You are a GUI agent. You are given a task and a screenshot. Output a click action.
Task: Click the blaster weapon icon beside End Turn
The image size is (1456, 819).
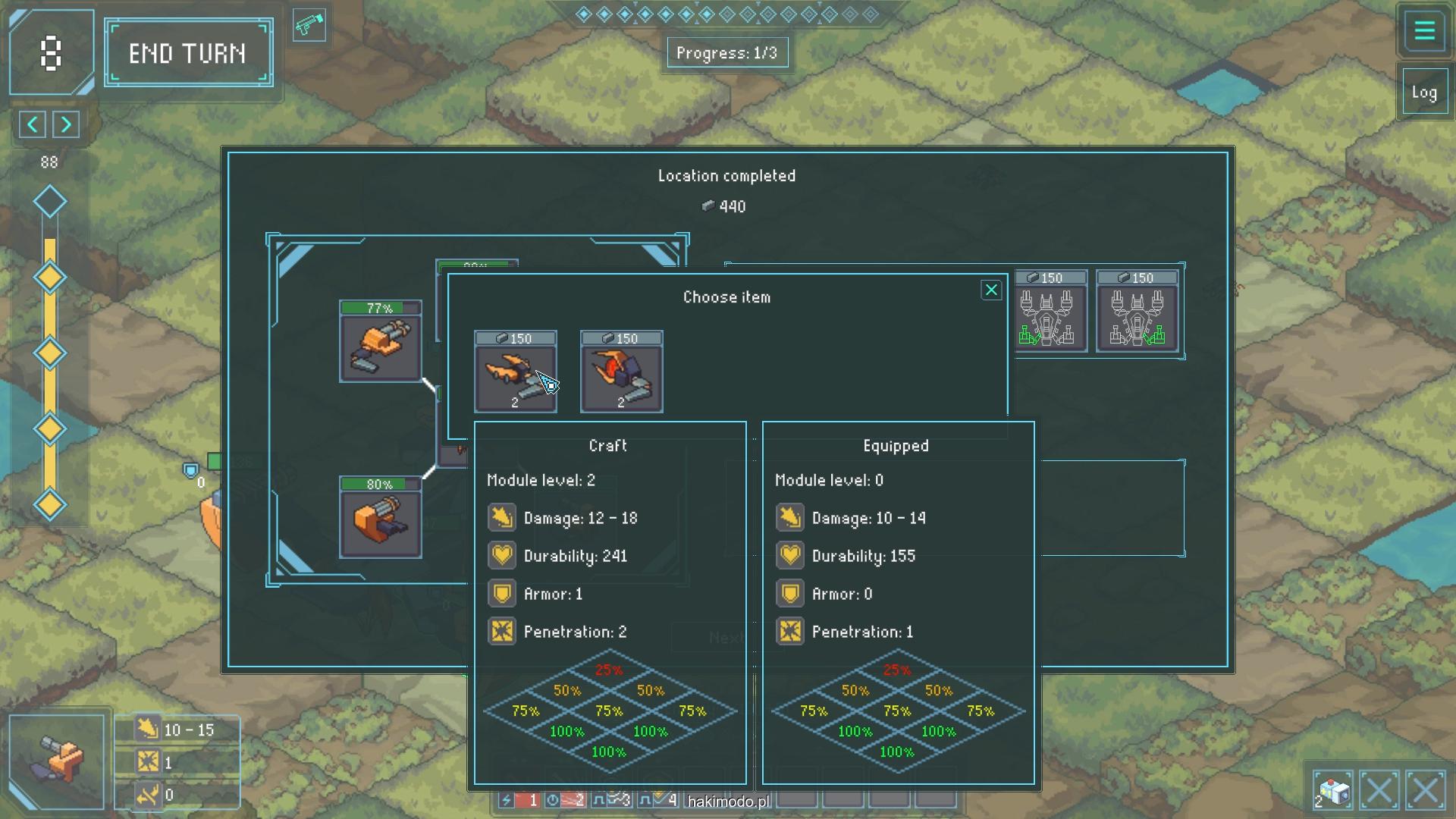tap(309, 26)
